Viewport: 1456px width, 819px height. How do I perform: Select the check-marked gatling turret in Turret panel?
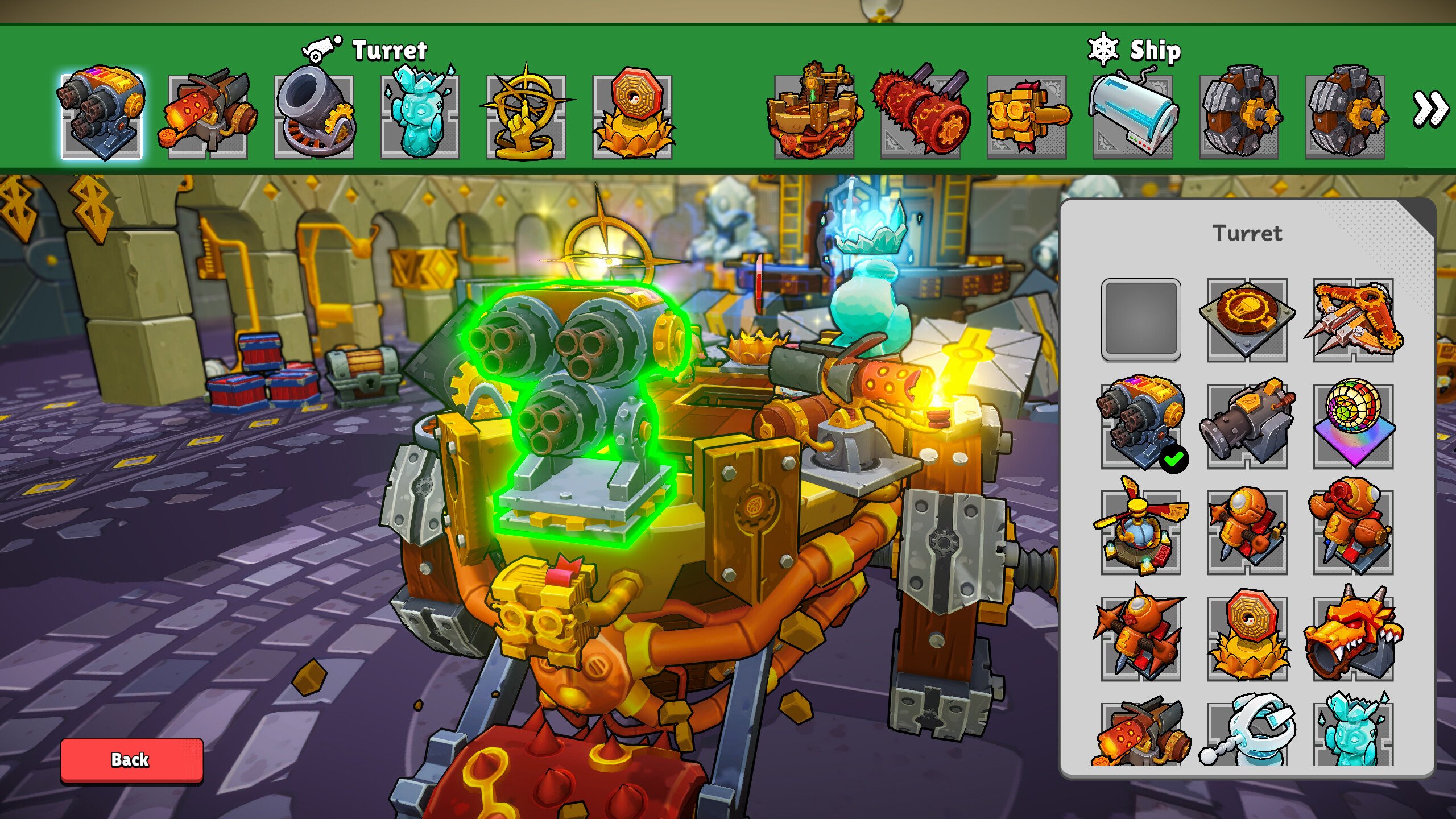pos(1141,425)
